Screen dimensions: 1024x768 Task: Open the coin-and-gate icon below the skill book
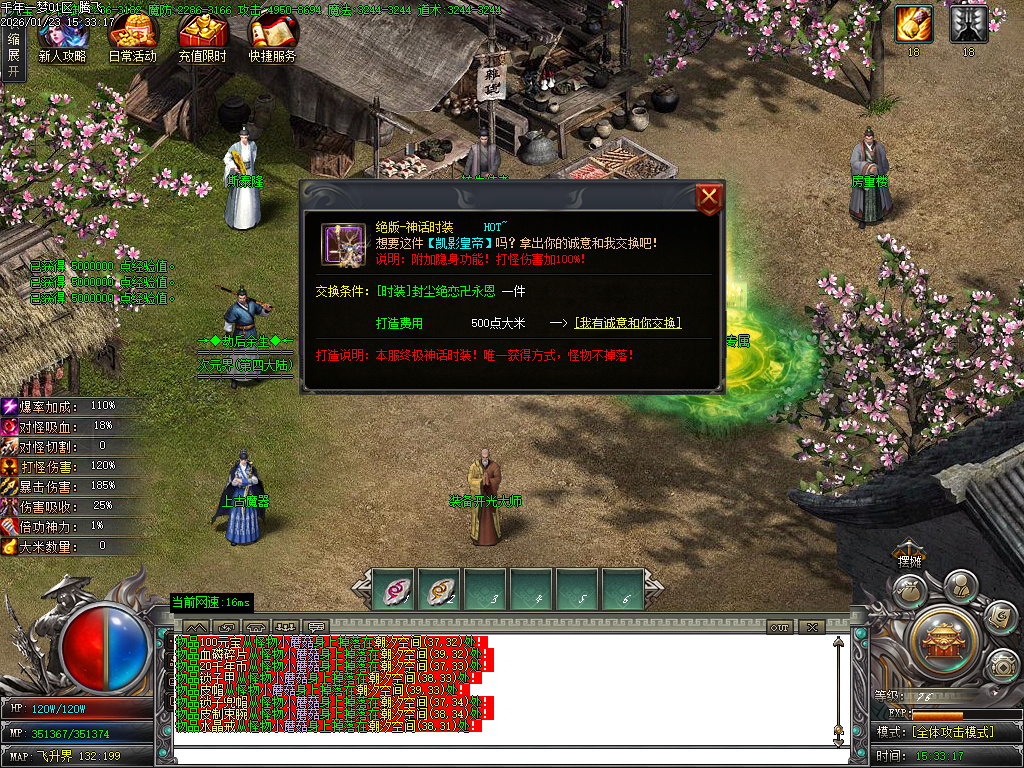click(1001, 665)
